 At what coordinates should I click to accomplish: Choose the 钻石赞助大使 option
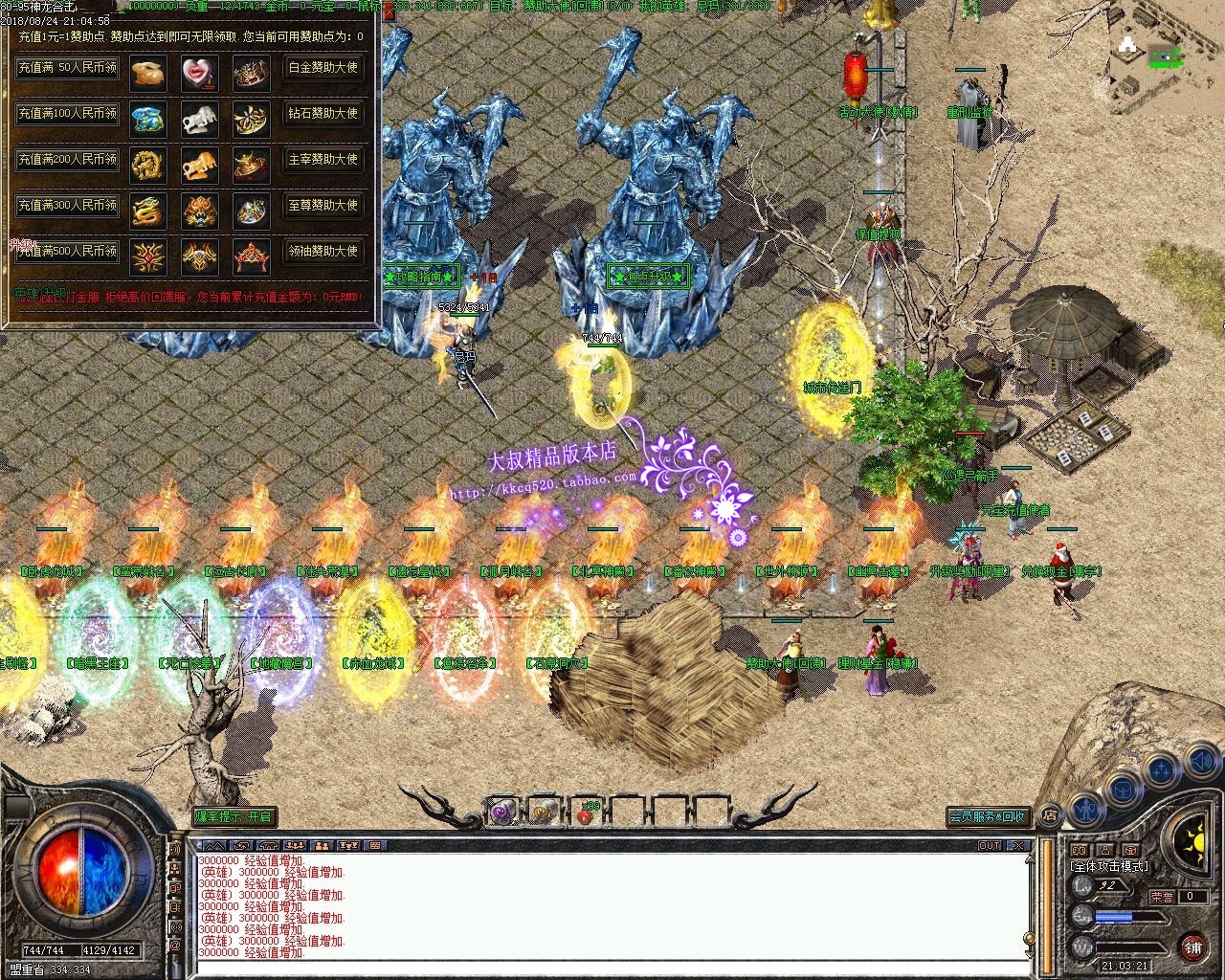tap(323, 114)
